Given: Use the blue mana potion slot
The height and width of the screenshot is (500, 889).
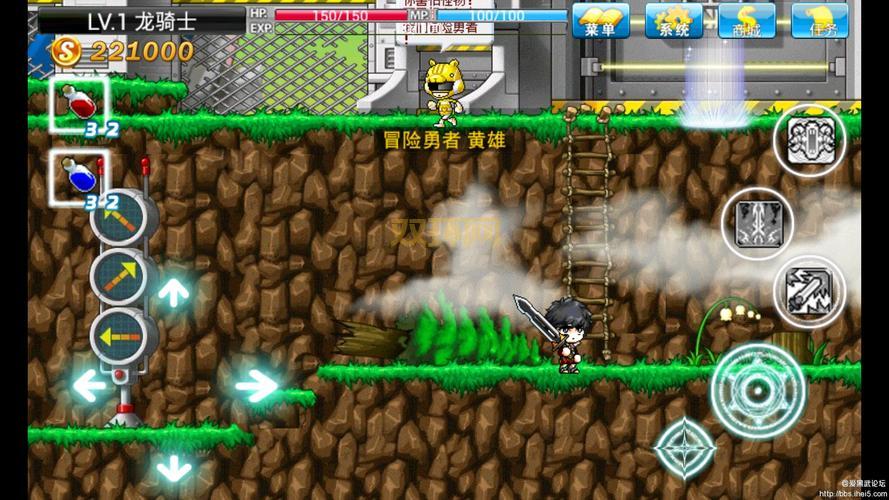Looking at the screenshot, I should click(x=79, y=178).
